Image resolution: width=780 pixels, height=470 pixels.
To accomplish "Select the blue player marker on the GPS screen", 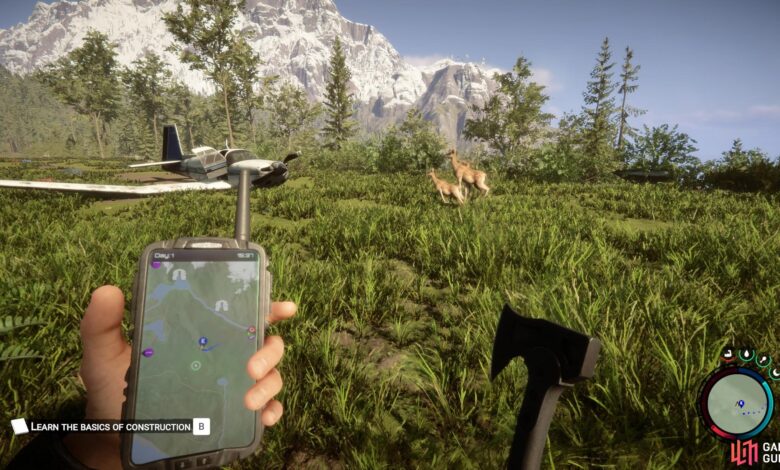I will [x=203, y=343].
